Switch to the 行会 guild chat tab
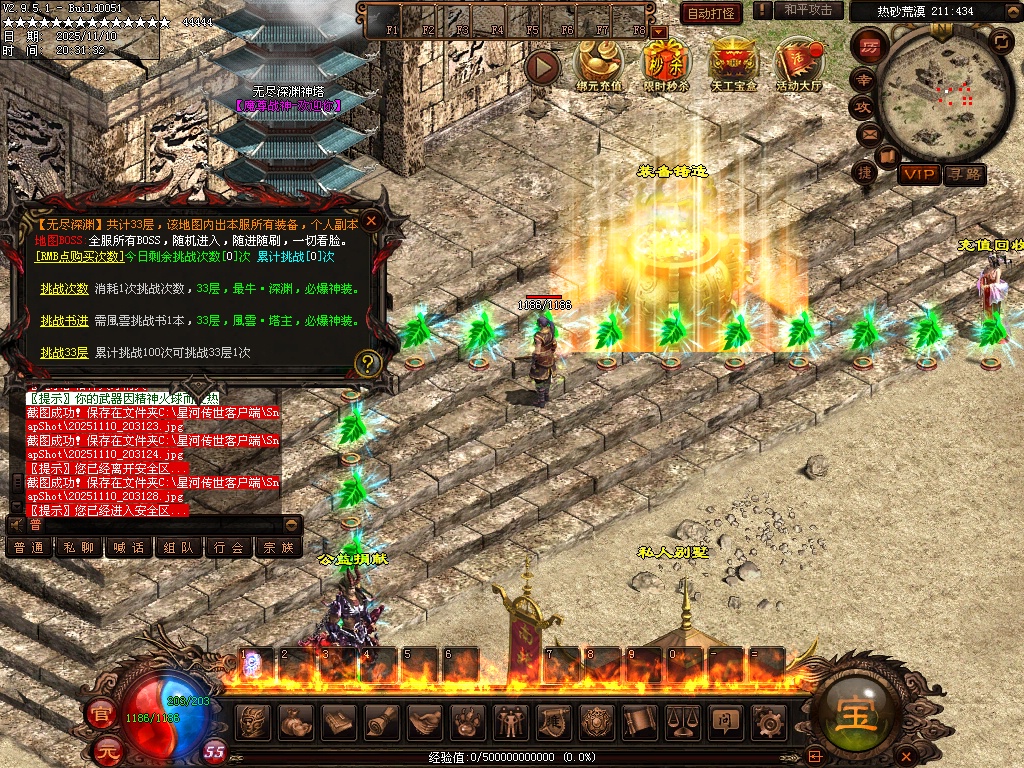Screen dimensions: 1024x768 tap(229, 548)
